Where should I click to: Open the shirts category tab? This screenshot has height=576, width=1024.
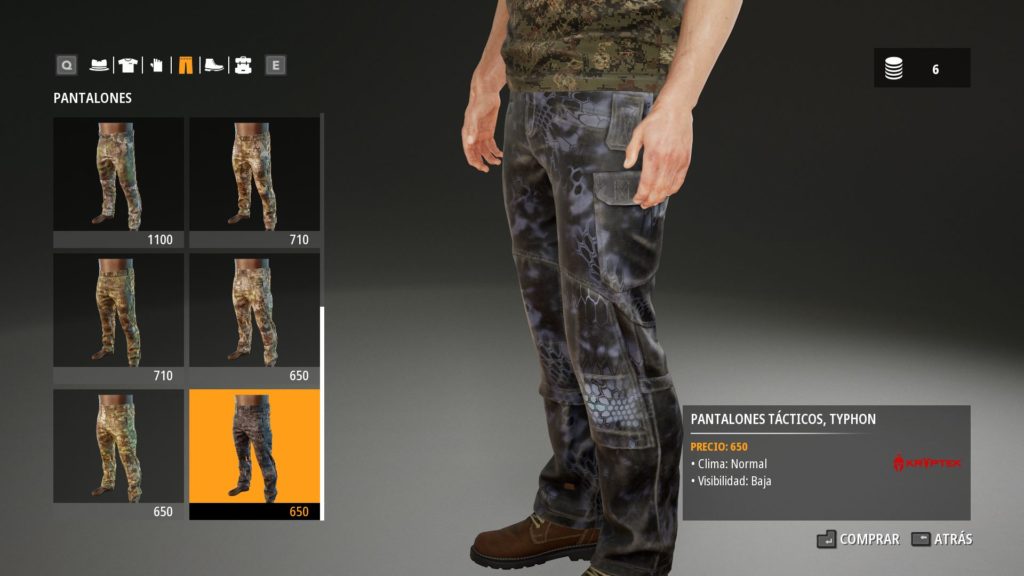pos(127,66)
